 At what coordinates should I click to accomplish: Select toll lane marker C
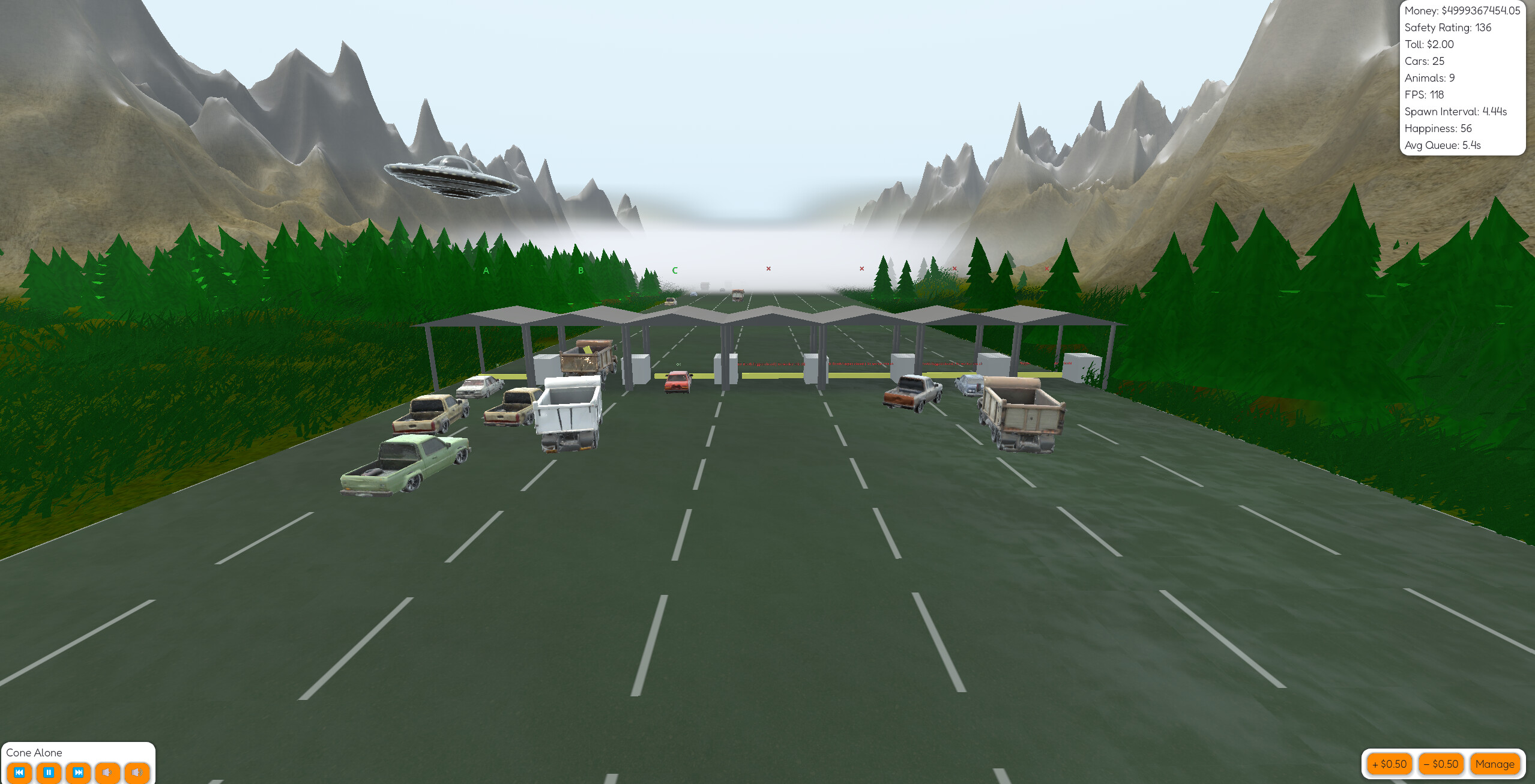674,270
